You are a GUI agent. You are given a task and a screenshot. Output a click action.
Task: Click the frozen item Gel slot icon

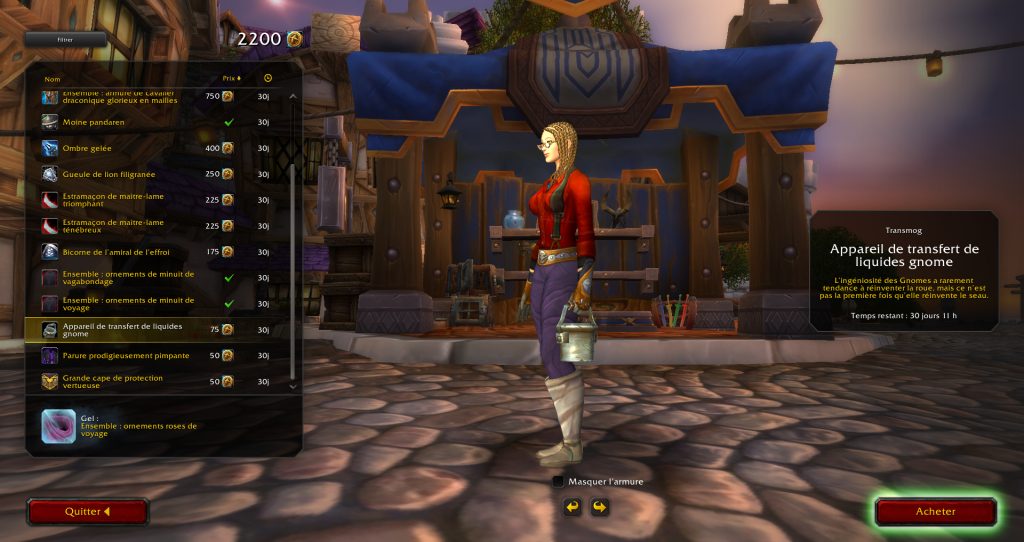58,426
